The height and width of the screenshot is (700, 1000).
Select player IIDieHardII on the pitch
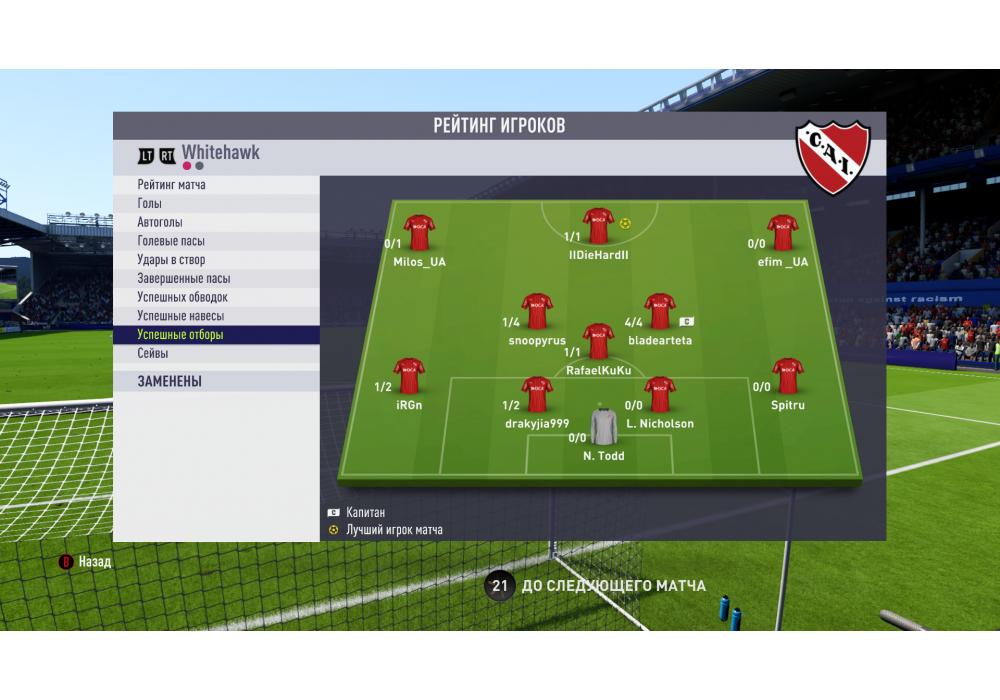pos(598,226)
